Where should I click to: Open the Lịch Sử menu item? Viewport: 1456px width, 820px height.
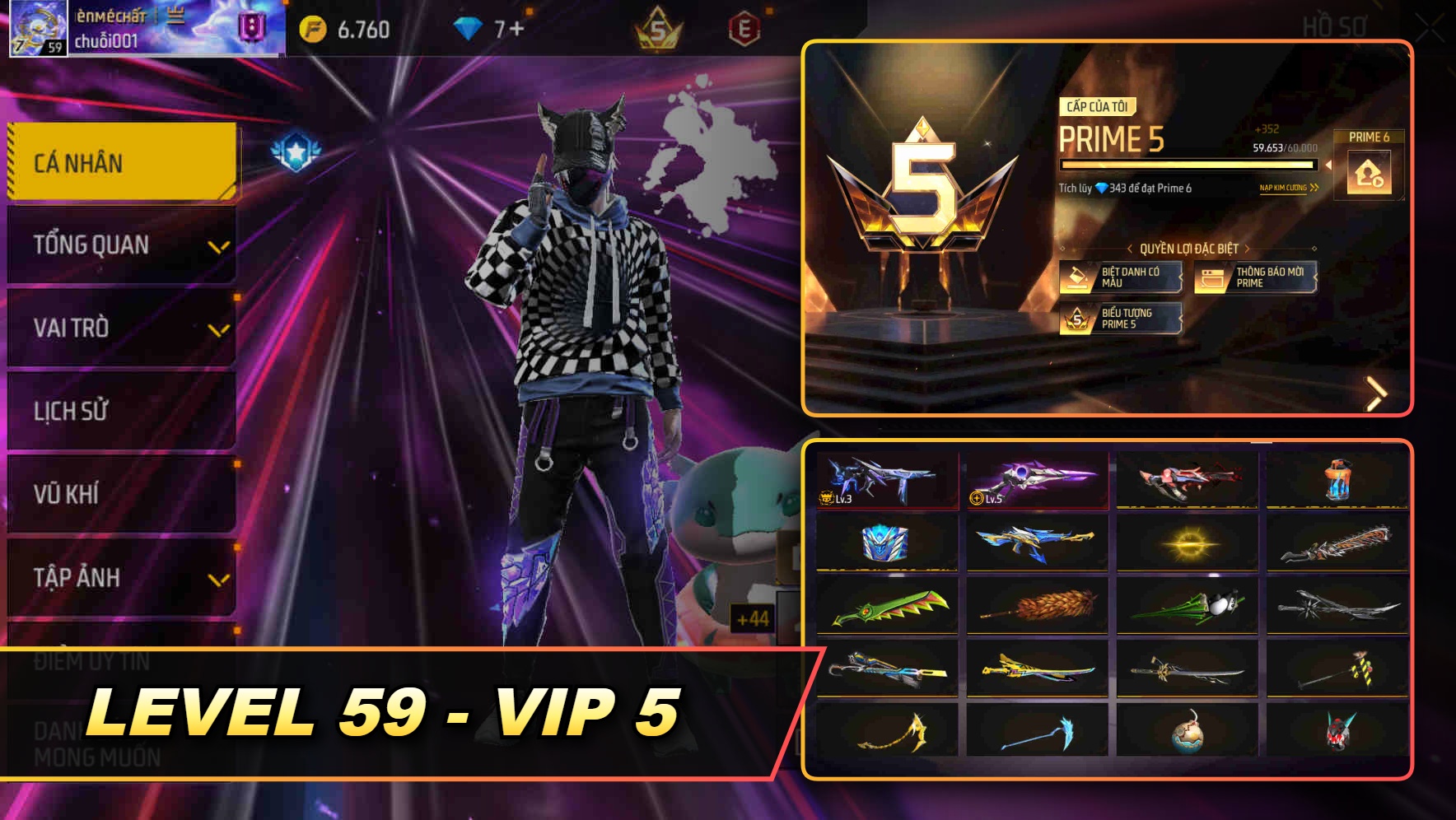tap(119, 412)
